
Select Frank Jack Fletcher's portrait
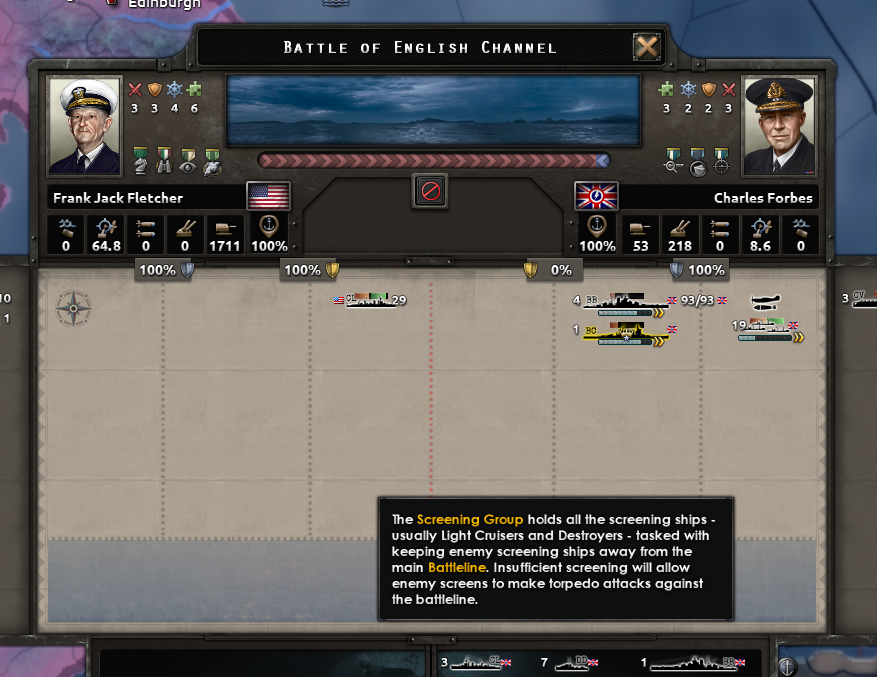(85, 126)
